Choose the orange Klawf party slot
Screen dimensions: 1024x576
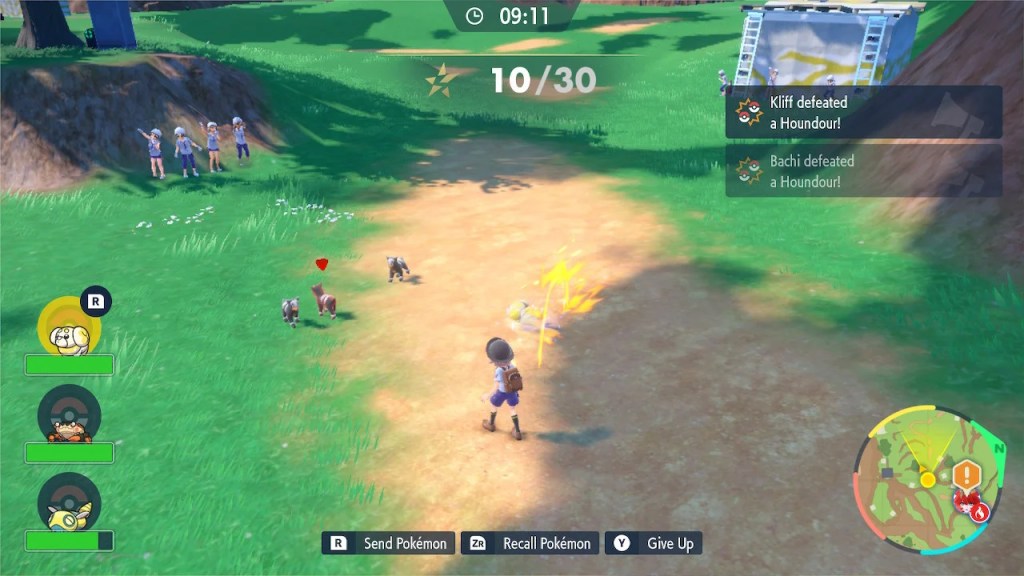pyautogui.click(x=69, y=415)
